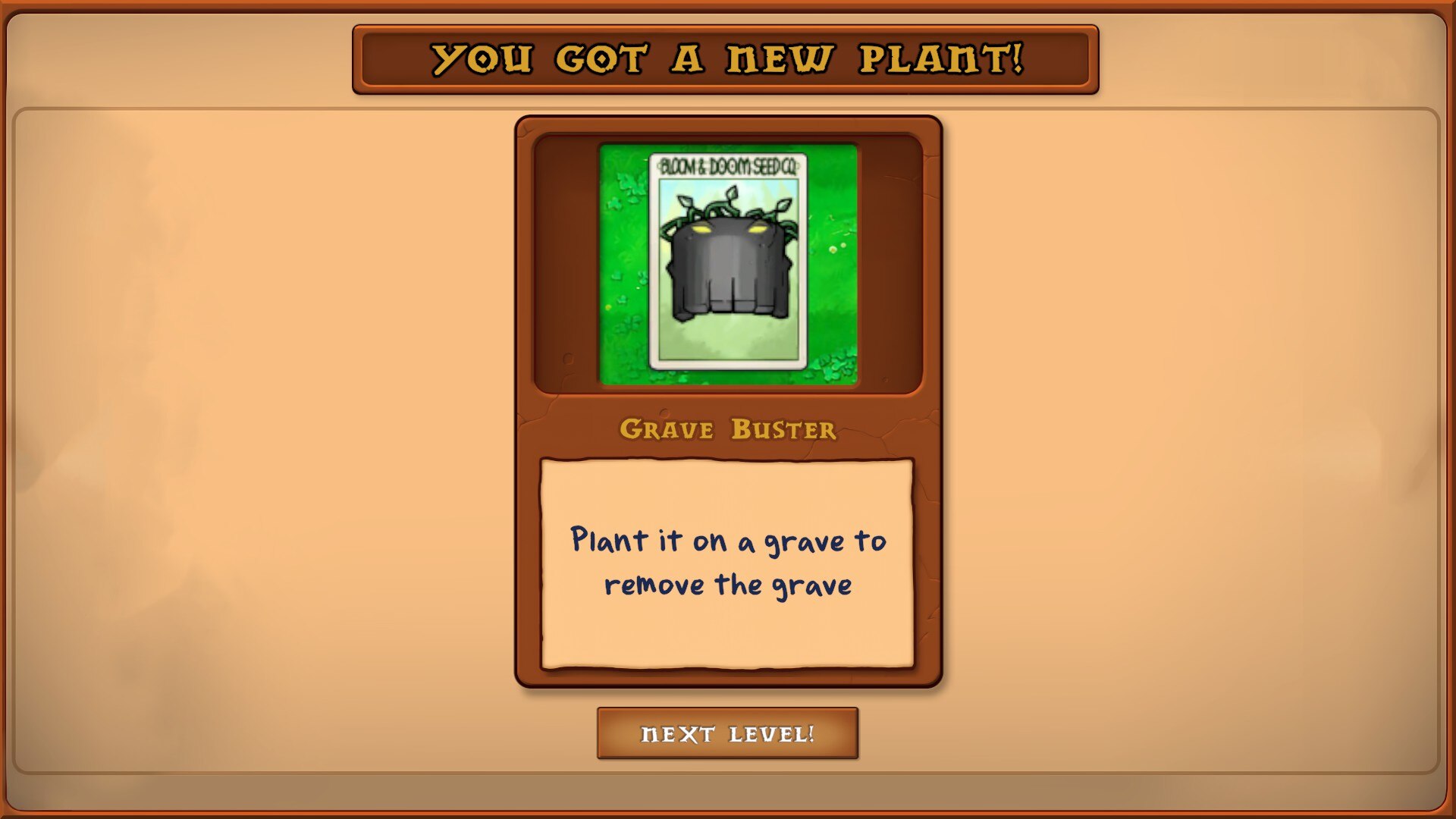Viewport: 1456px width, 819px height.
Task: Select the Grave Buster seed packet card
Action: point(727,262)
